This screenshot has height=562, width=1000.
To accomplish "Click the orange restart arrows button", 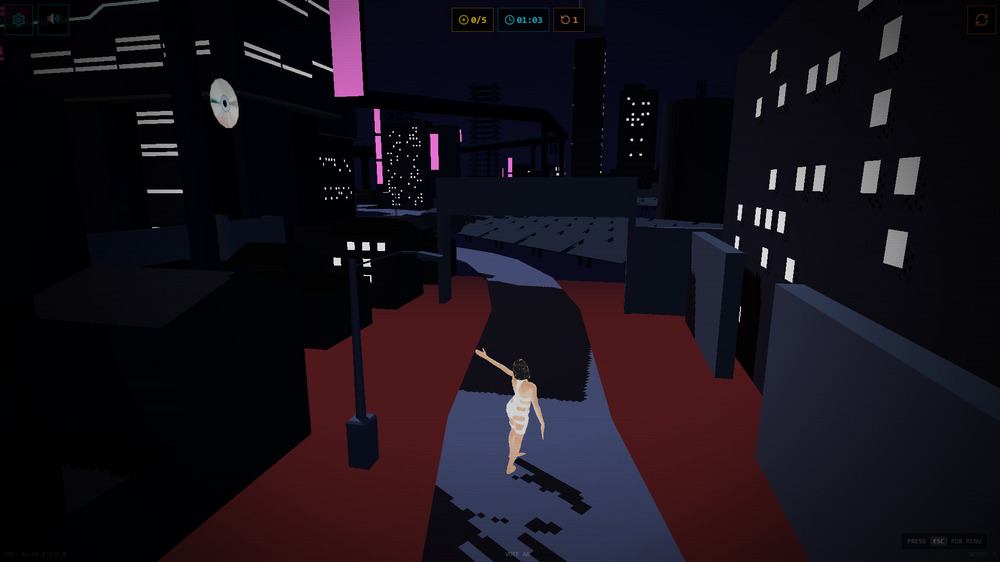I will (x=981, y=19).
